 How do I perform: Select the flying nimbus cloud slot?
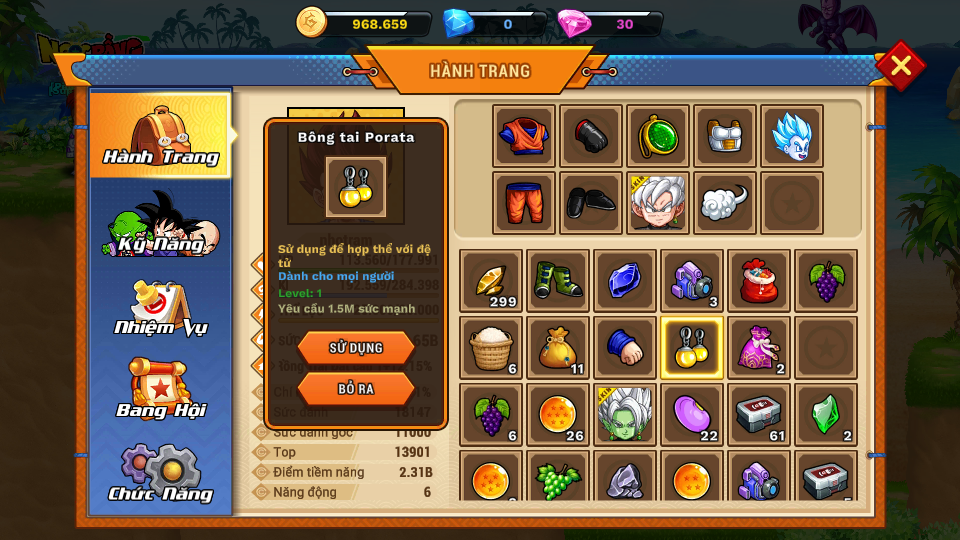pos(725,203)
